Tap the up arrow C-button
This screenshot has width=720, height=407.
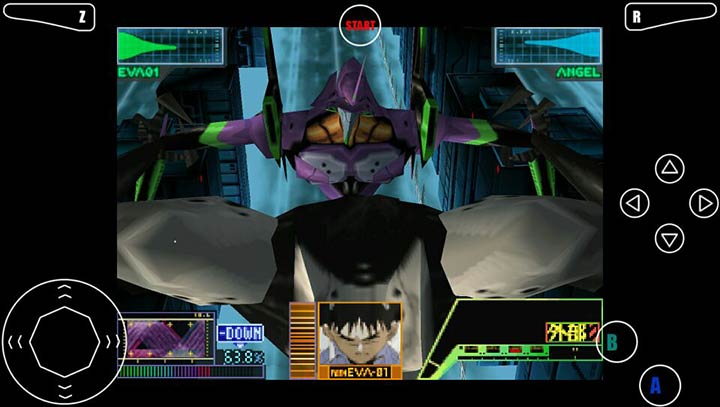[669, 169]
